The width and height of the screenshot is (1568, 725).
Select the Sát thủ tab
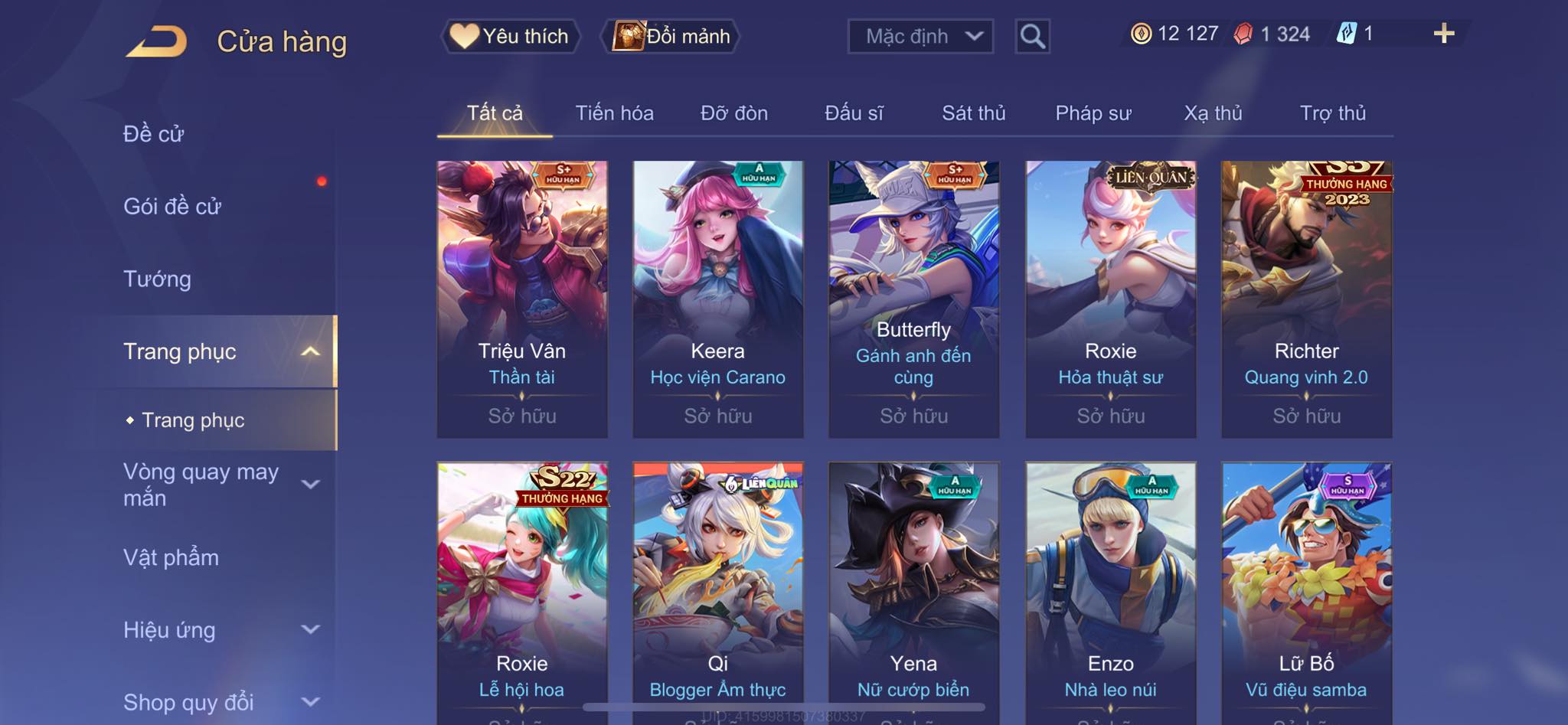973,113
